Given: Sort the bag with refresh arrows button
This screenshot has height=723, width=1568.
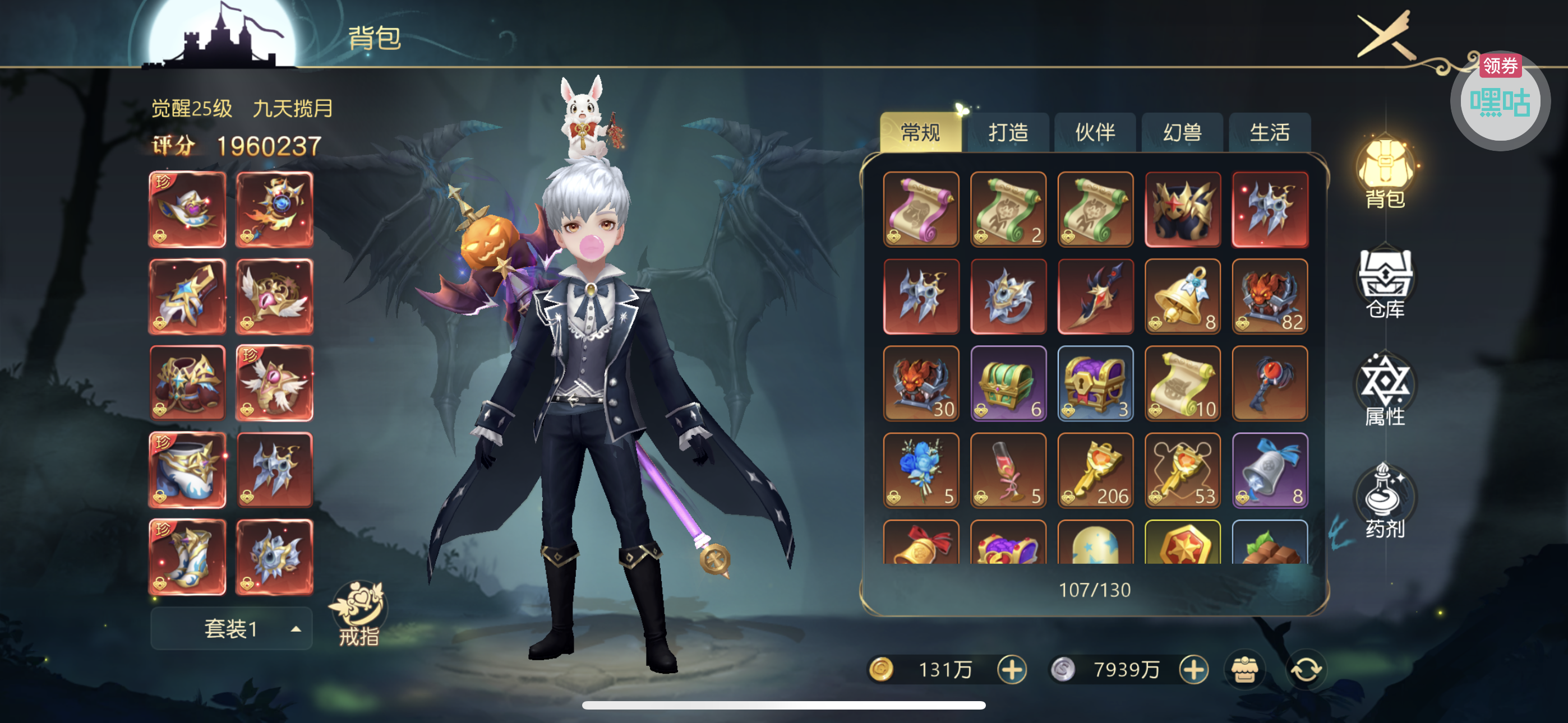Looking at the screenshot, I should [1306, 669].
